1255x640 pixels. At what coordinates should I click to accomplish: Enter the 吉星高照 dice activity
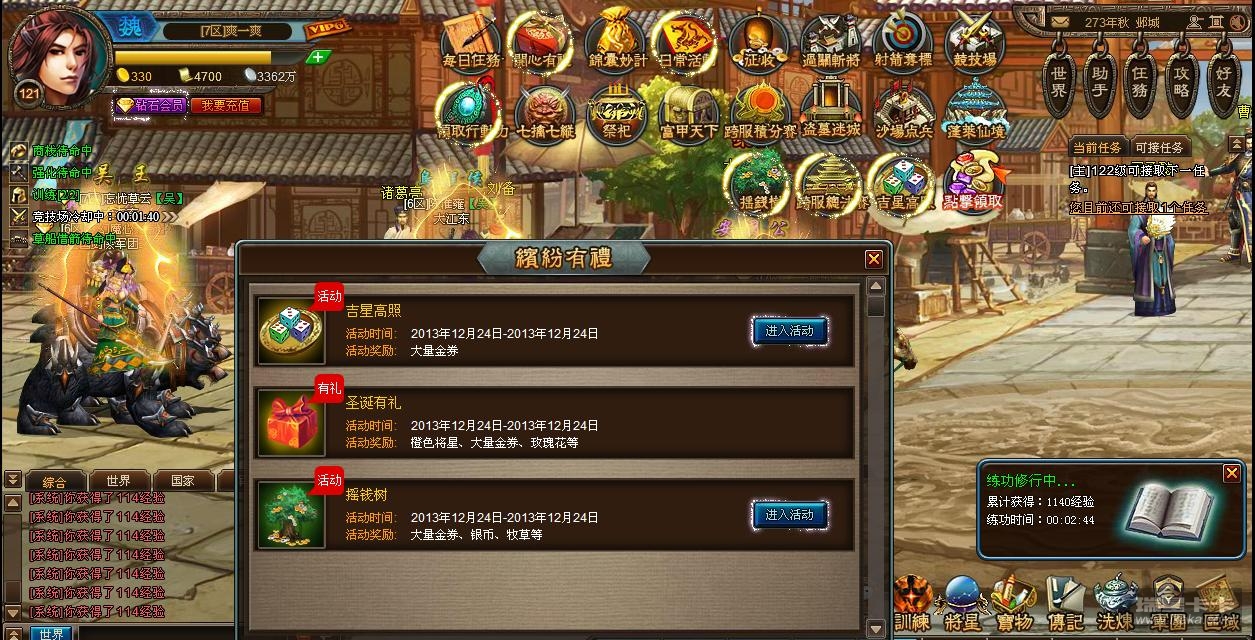coord(789,331)
